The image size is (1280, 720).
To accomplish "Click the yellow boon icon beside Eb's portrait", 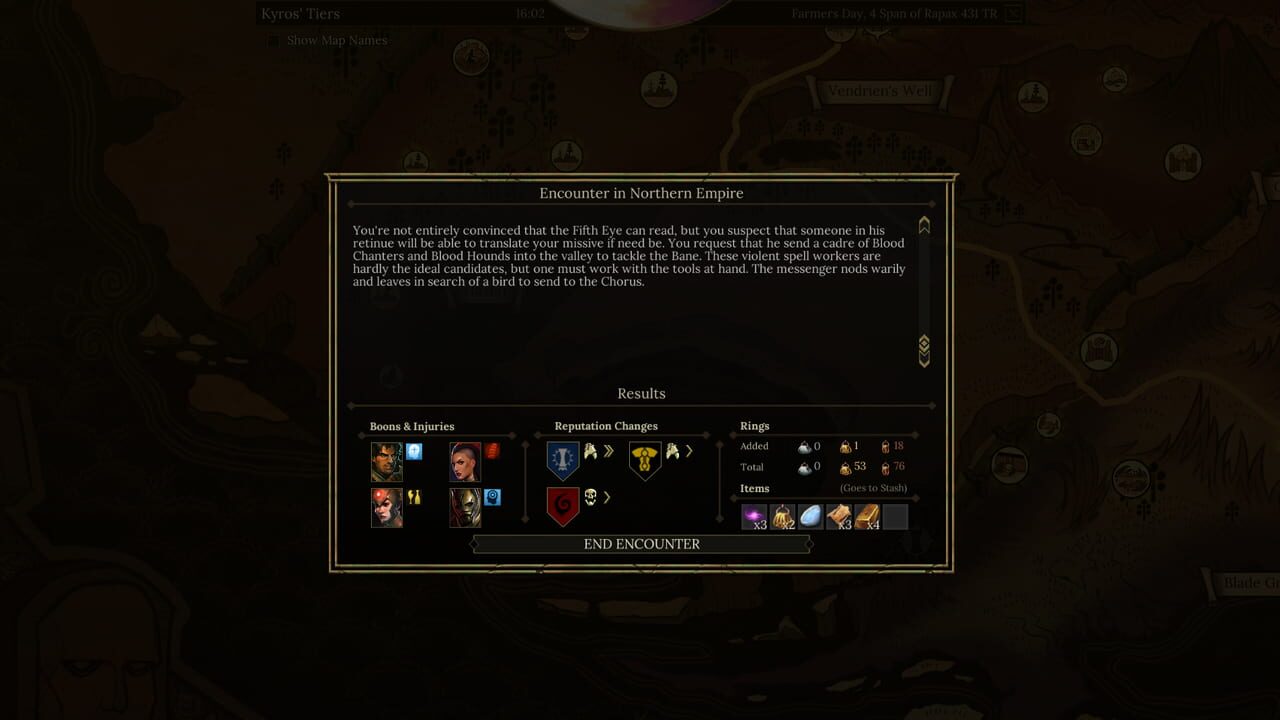I will pyautogui.click(x=412, y=496).
